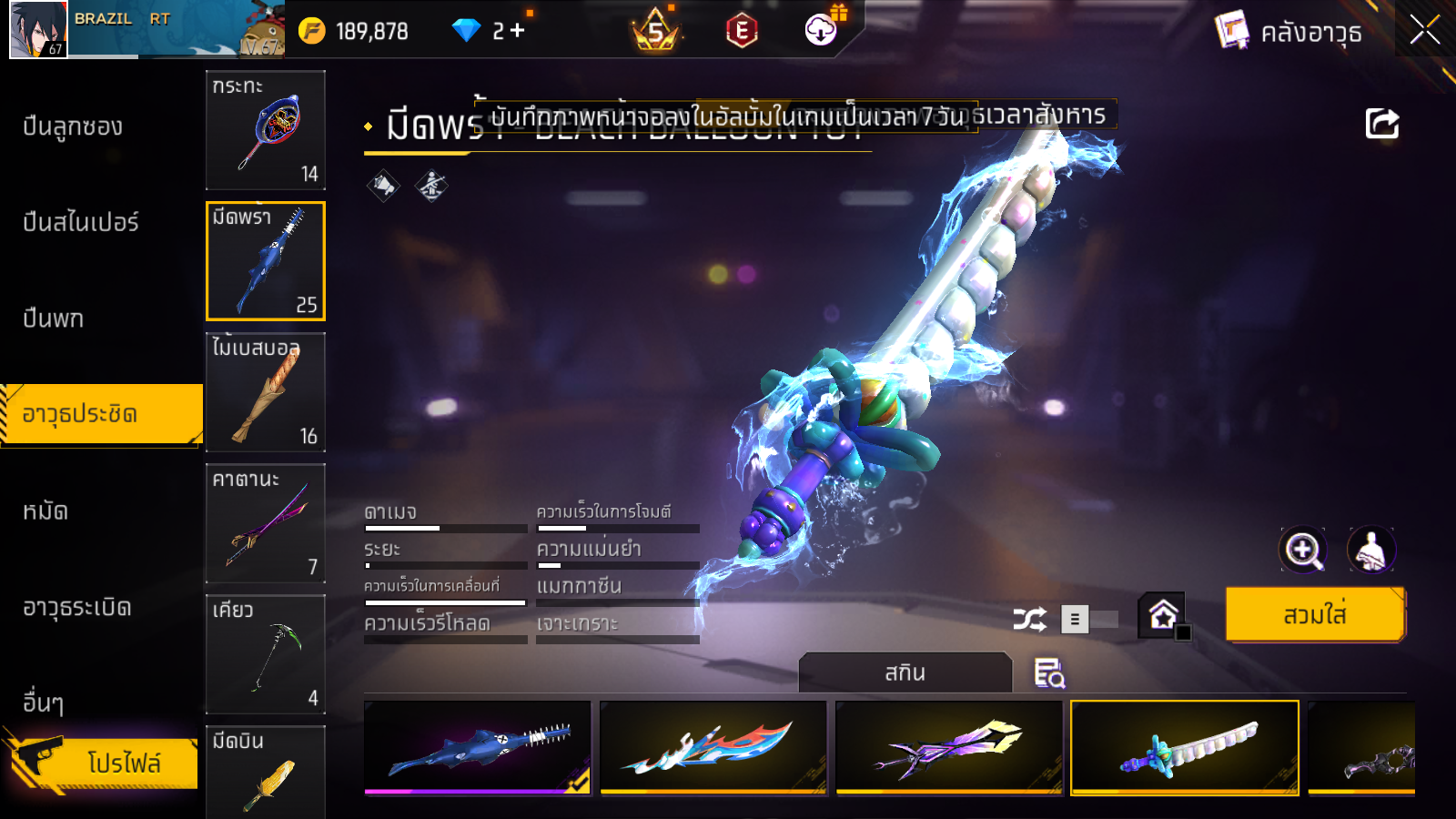
Task: Open the คลังอาวุธ weapon vault
Action: (x=1290, y=32)
